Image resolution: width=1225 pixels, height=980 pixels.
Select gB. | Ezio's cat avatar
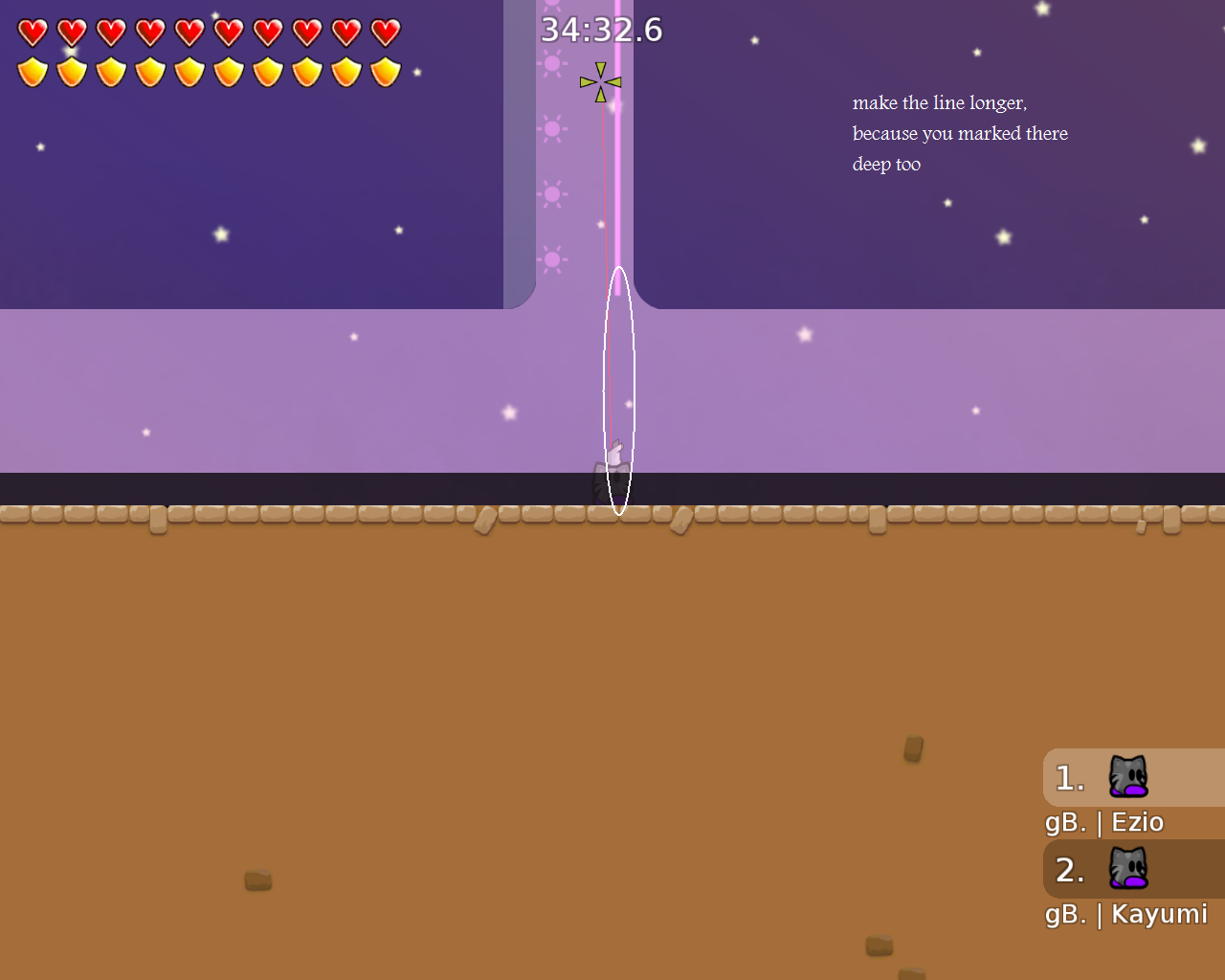point(1127,777)
